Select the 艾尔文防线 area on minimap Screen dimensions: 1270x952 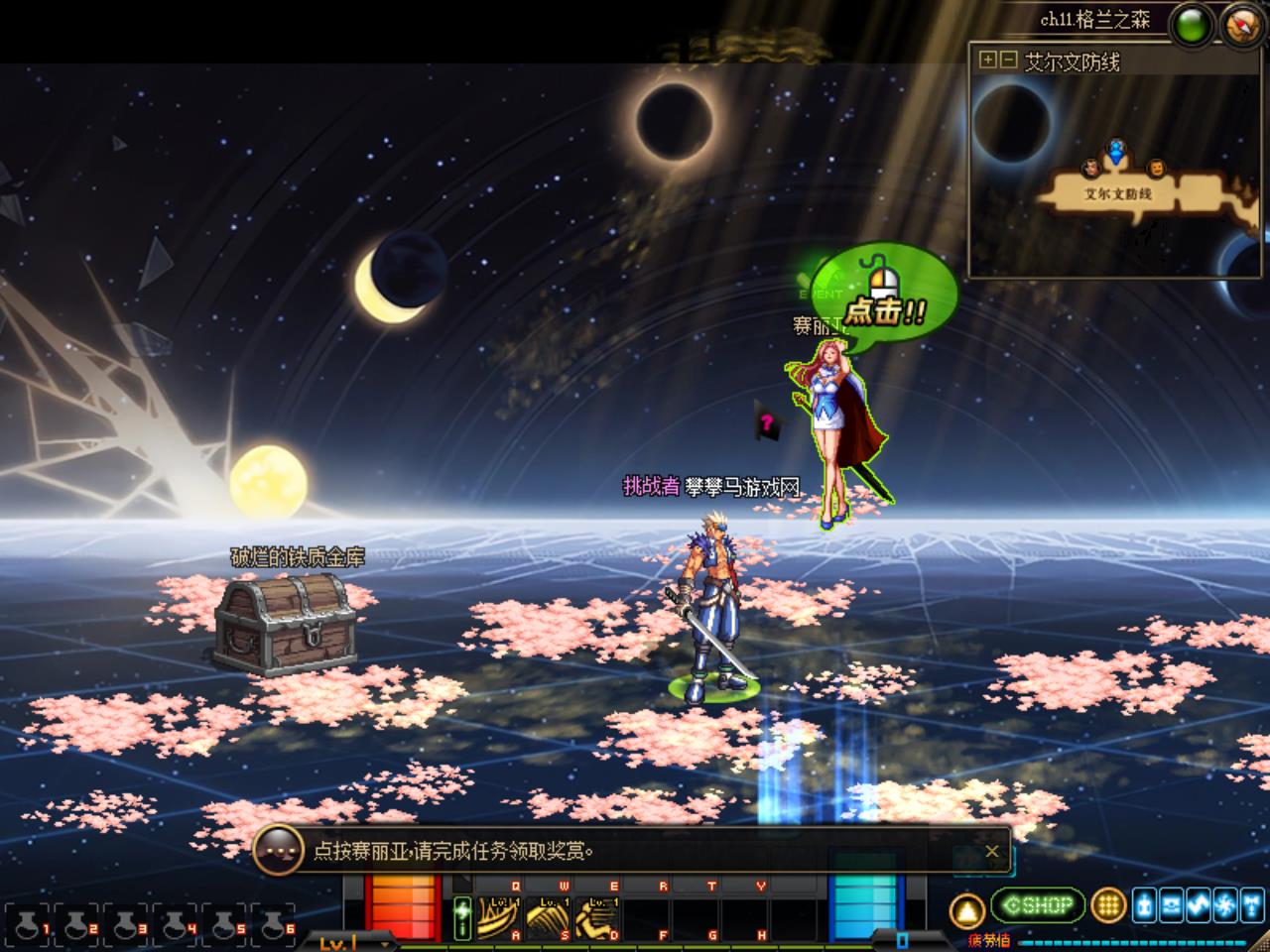click(x=1118, y=194)
